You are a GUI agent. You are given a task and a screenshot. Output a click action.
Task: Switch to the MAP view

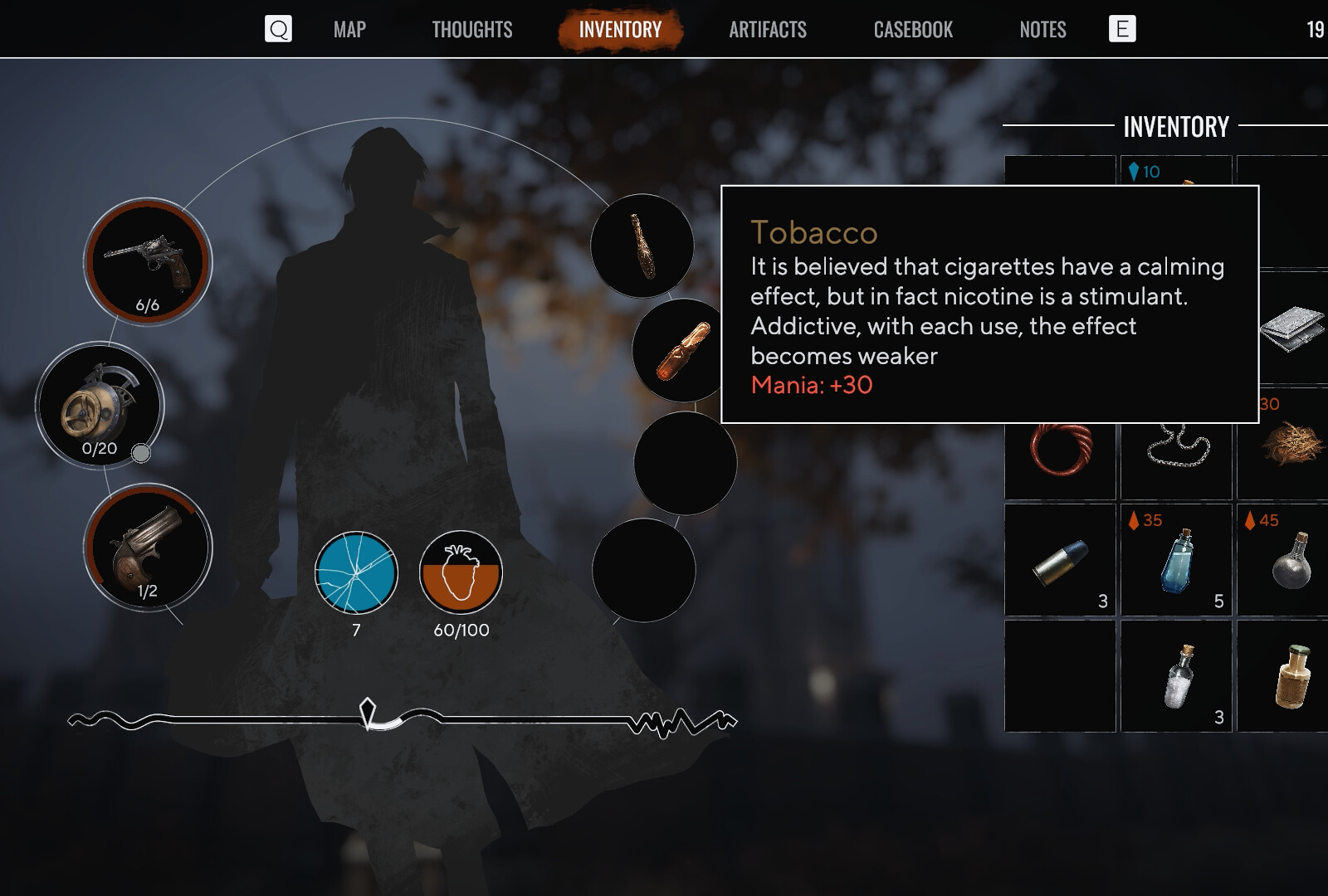348,30
